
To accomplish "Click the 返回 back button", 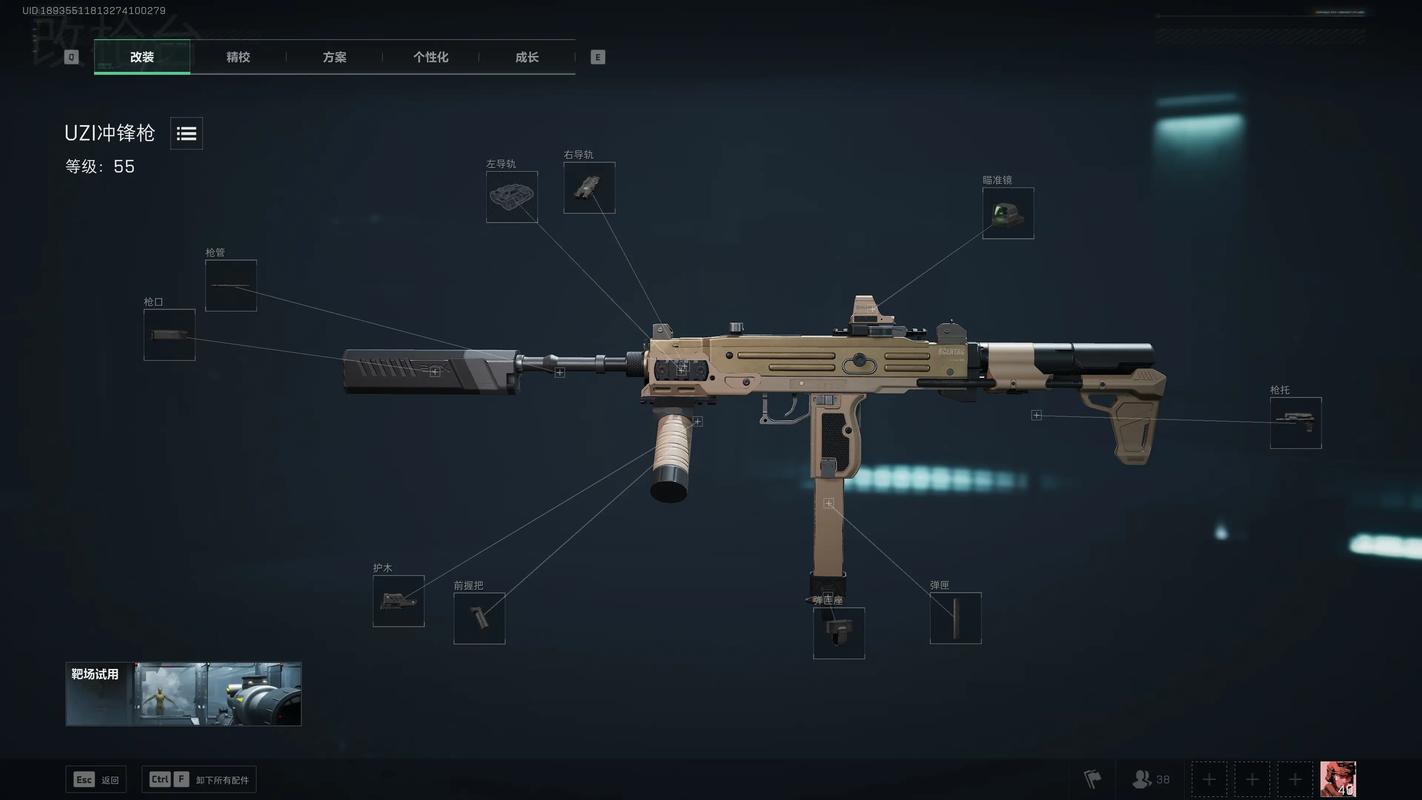I will tap(96, 780).
